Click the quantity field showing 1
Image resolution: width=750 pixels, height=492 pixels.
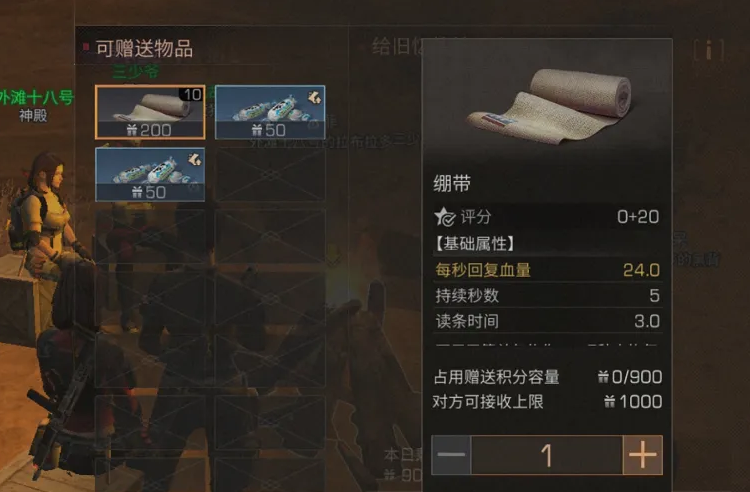(x=546, y=456)
